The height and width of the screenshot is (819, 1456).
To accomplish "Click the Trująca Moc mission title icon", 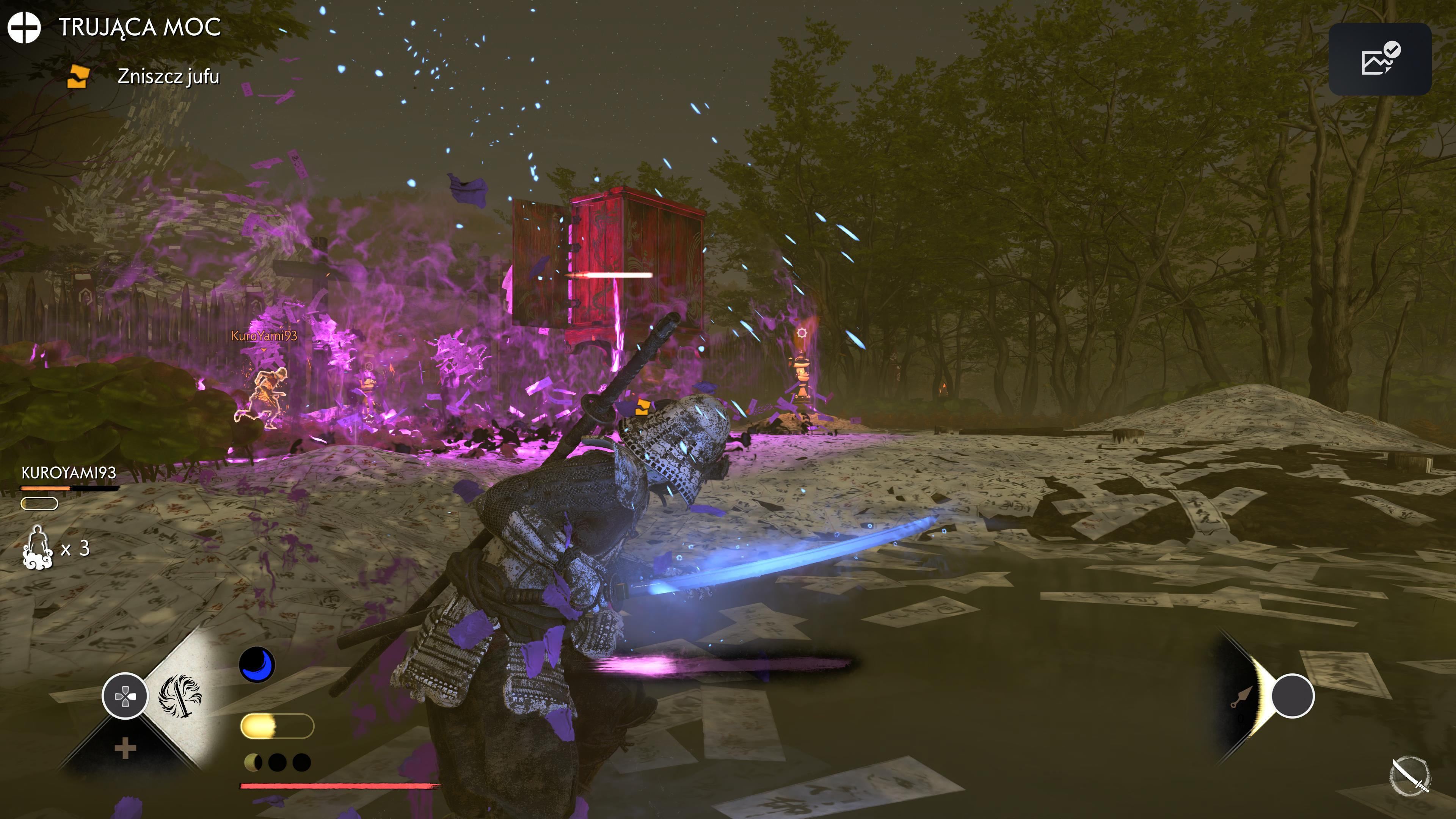I will 24,27.
